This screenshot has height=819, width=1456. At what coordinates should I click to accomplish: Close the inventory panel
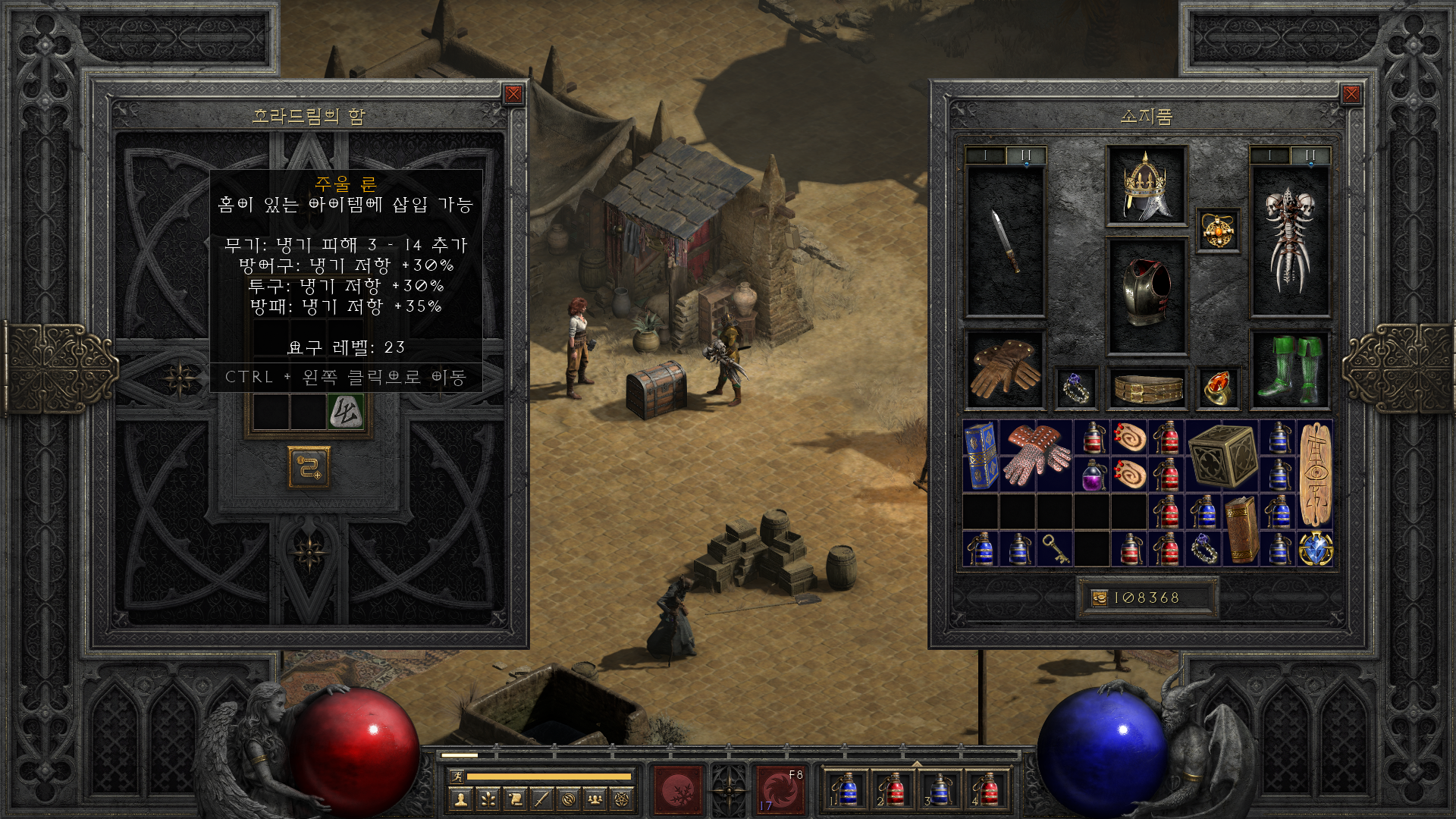click(x=1351, y=94)
